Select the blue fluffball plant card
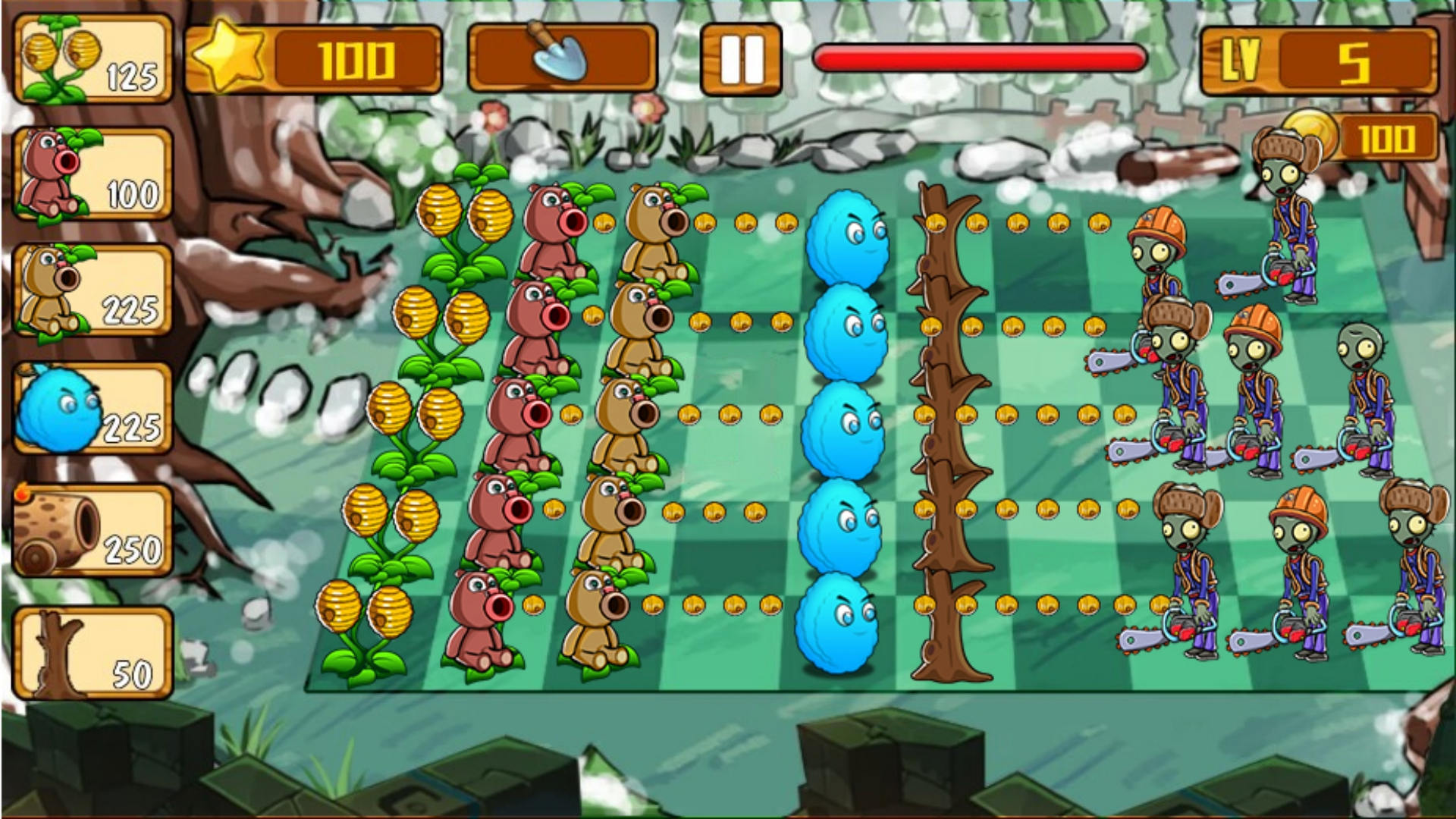Image resolution: width=1456 pixels, height=819 pixels. [93, 409]
